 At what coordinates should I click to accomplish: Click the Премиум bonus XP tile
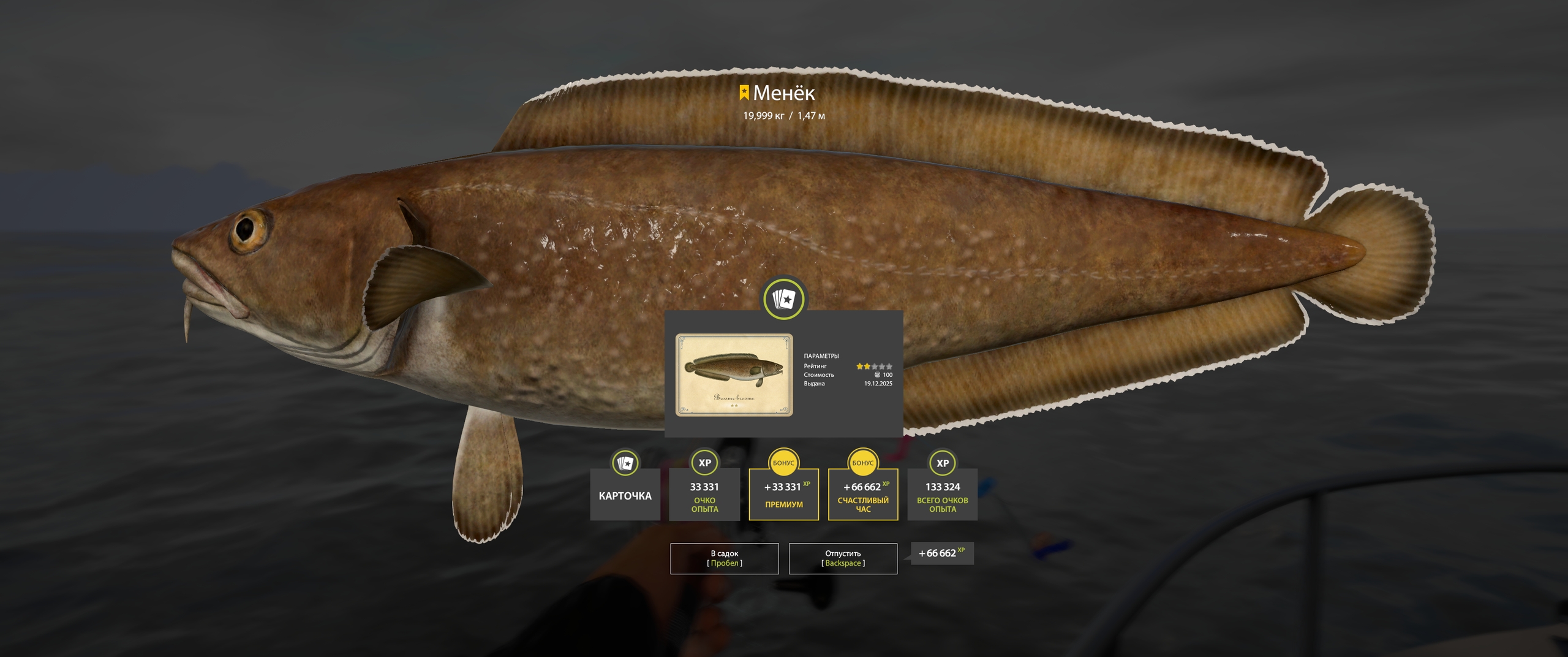point(783,495)
